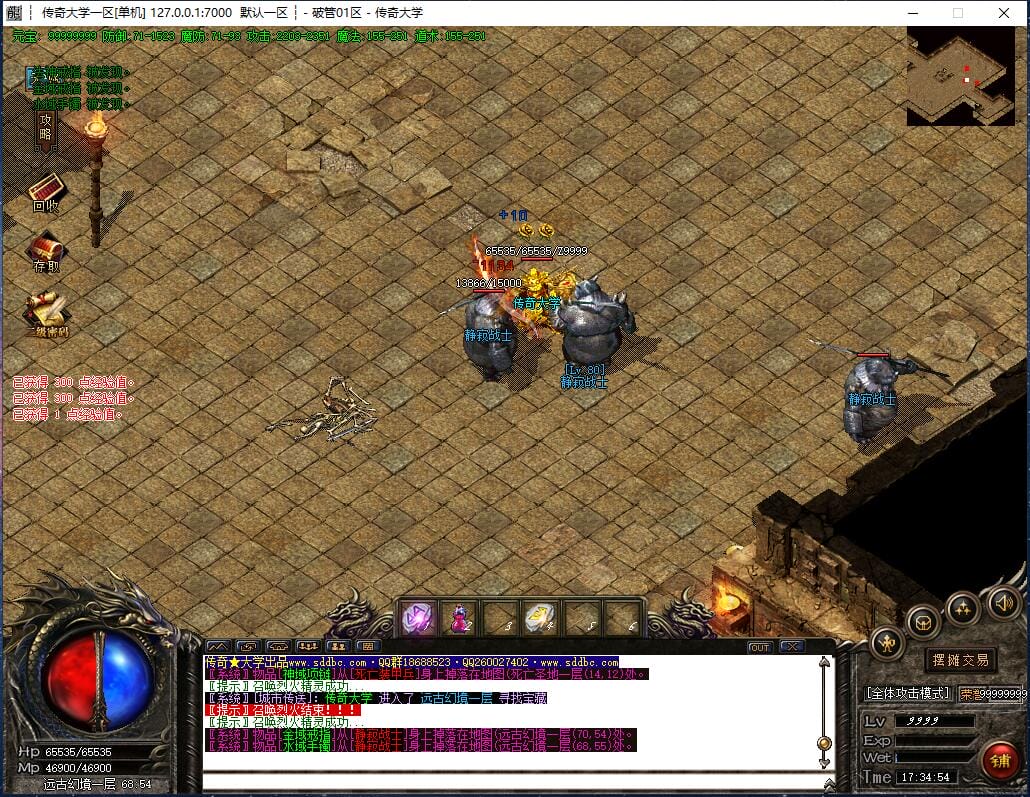Toggle sound with the speaker button

(1004, 602)
